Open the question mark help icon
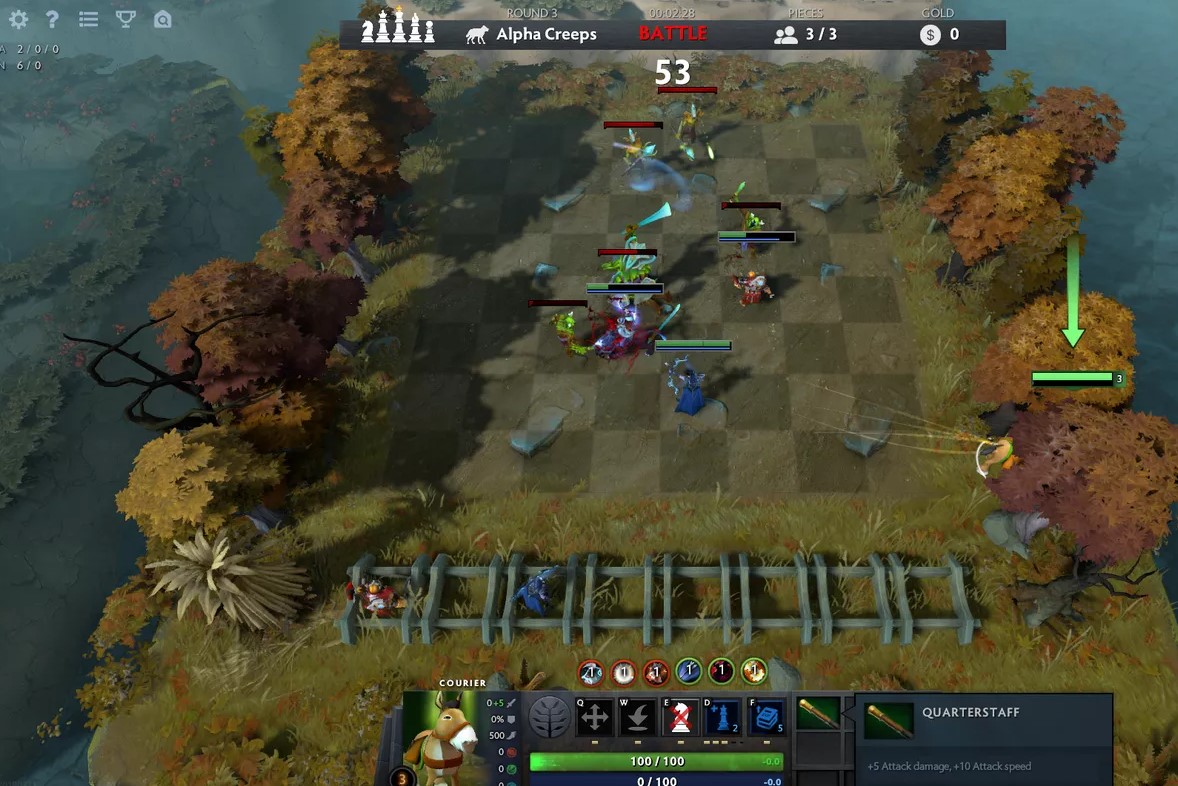Screen dimensions: 1178x786 click(x=52, y=19)
